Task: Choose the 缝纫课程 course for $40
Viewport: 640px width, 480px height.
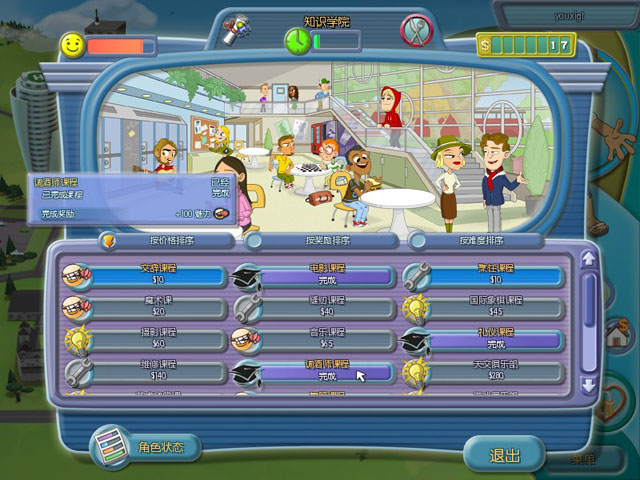Action: pyautogui.click(x=323, y=307)
